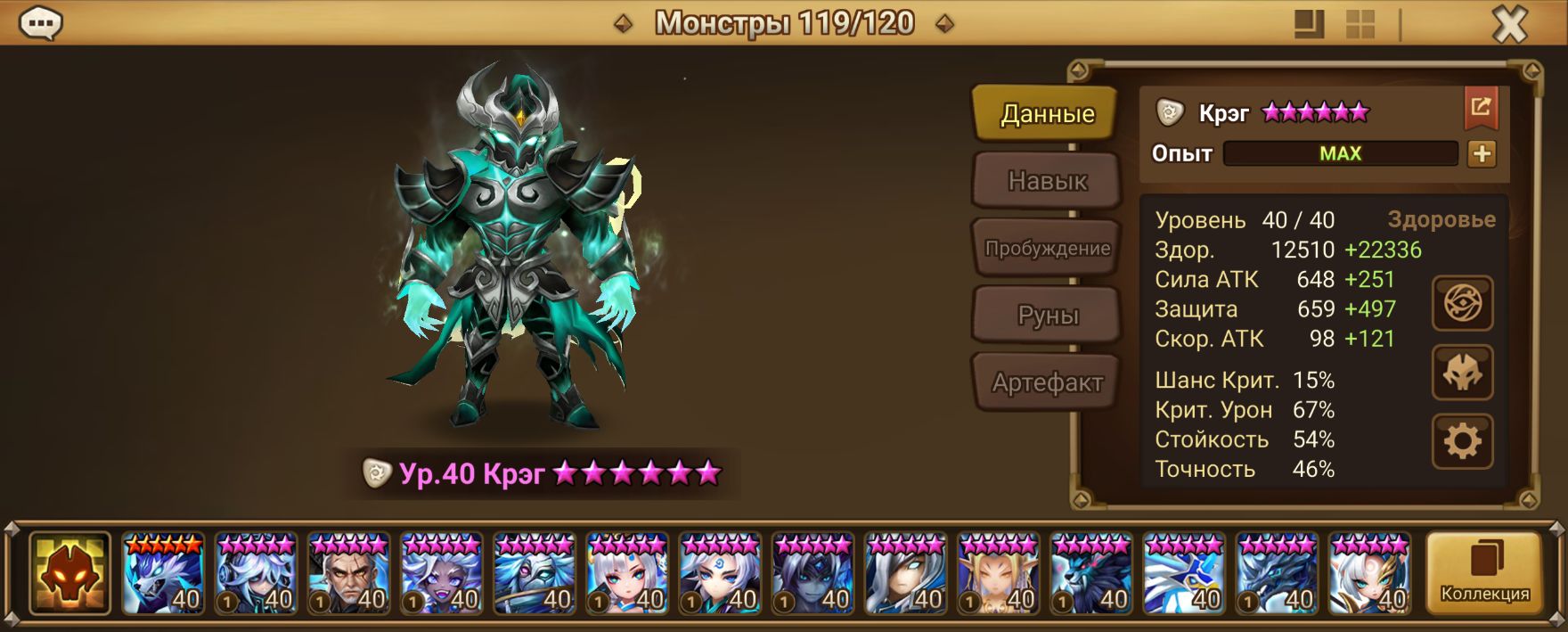The width and height of the screenshot is (1568, 632).
Task: Open the gear settings button
Action: click(1462, 441)
